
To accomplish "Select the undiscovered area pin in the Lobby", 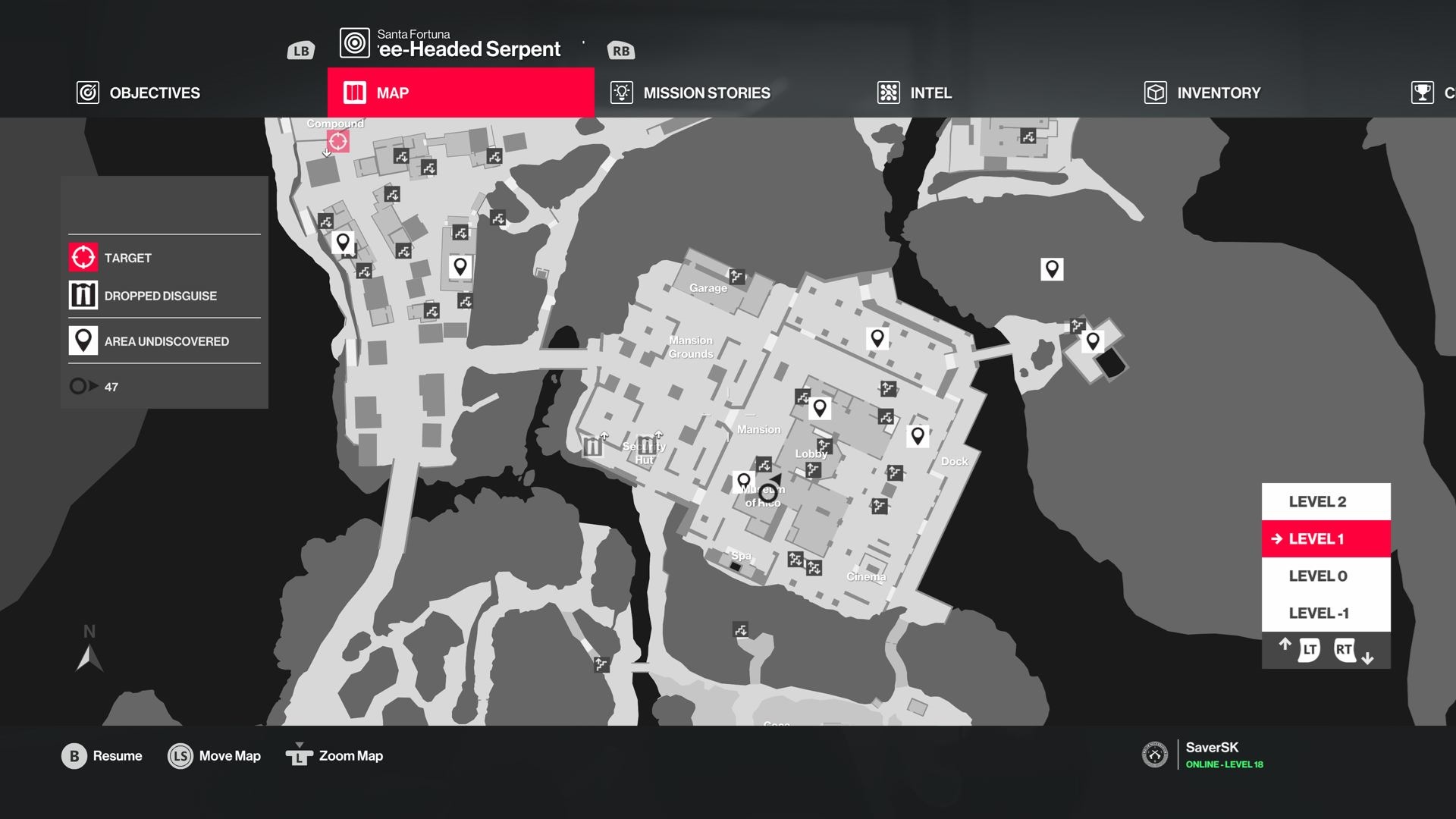I will (821, 407).
